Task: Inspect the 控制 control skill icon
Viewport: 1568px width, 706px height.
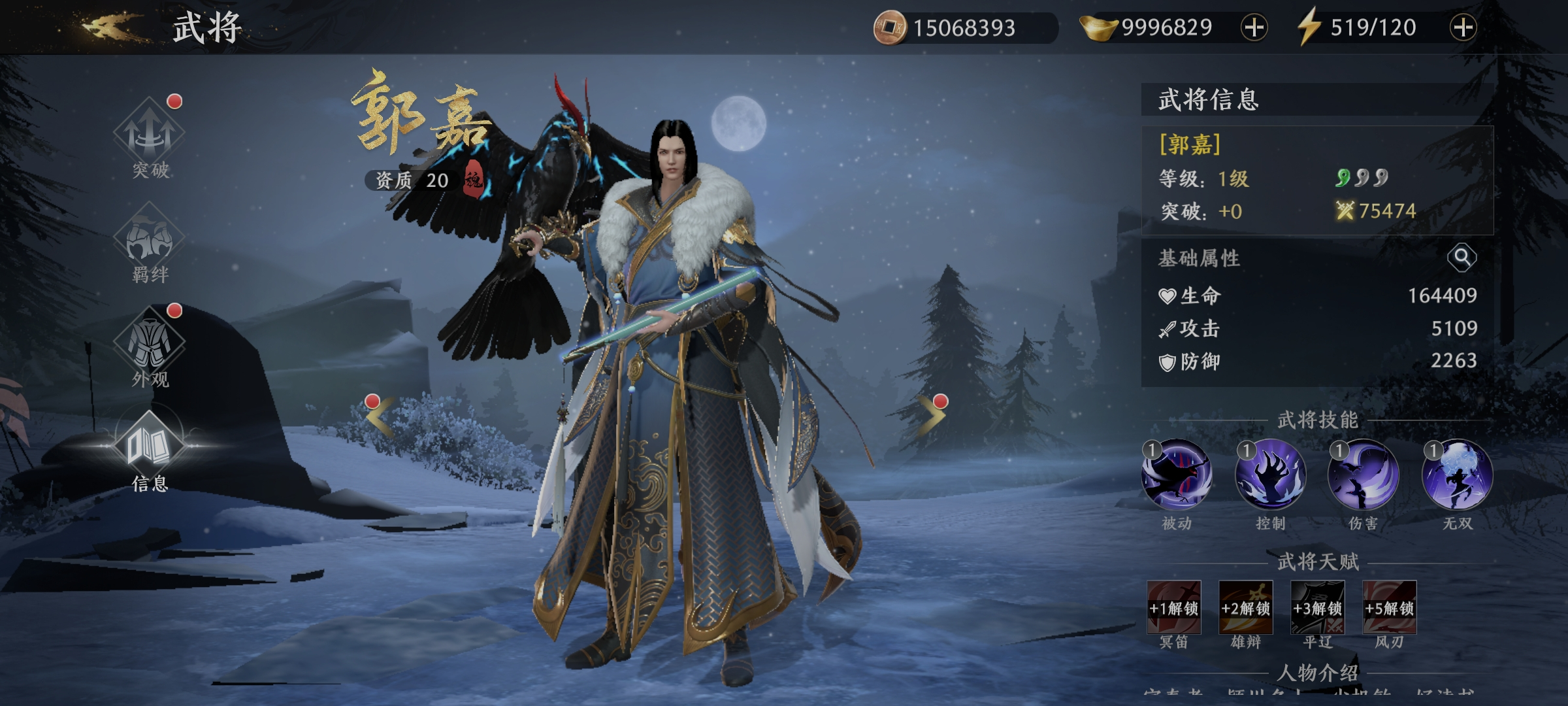Action: point(1270,475)
